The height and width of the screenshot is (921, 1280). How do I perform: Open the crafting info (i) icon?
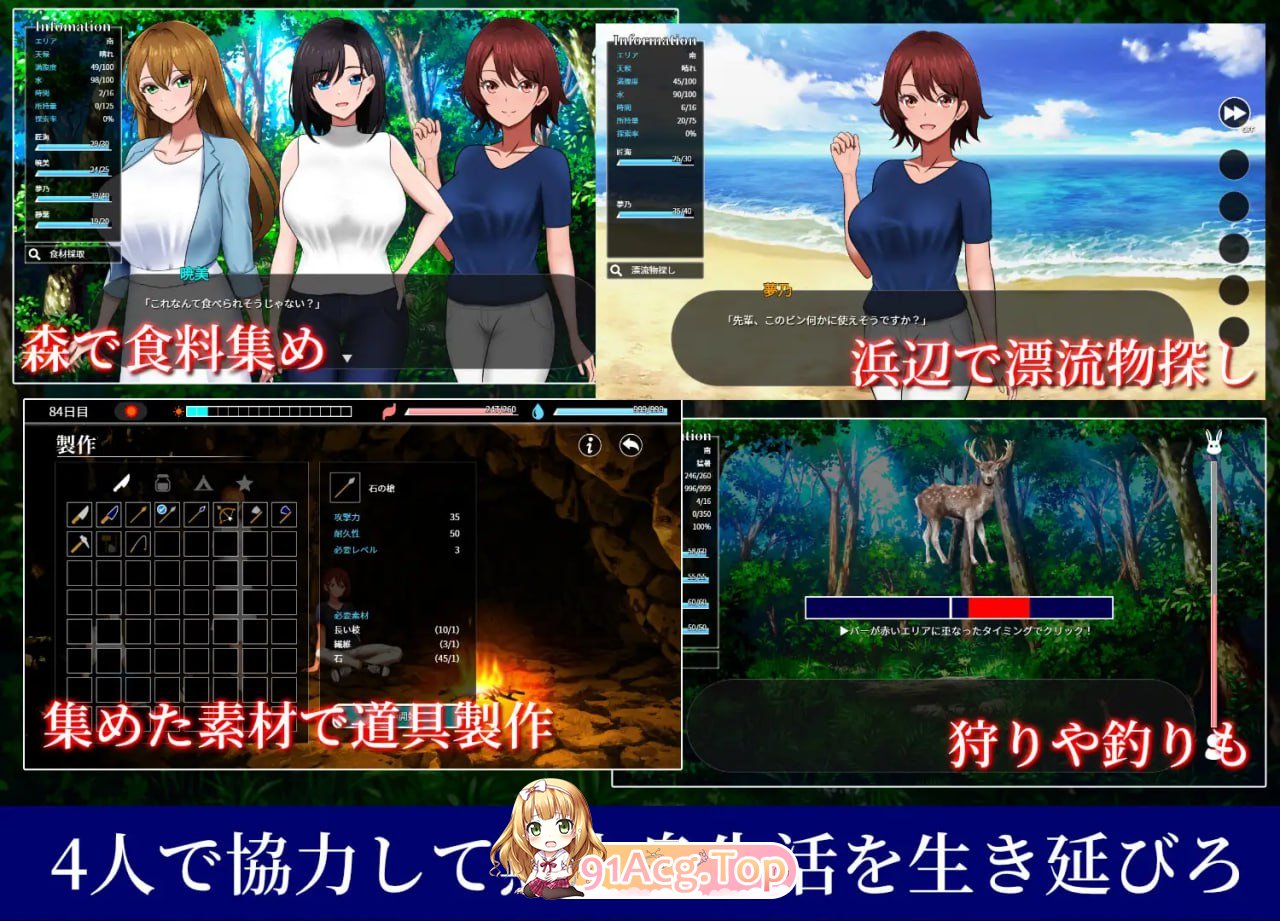tap(589, 445)
